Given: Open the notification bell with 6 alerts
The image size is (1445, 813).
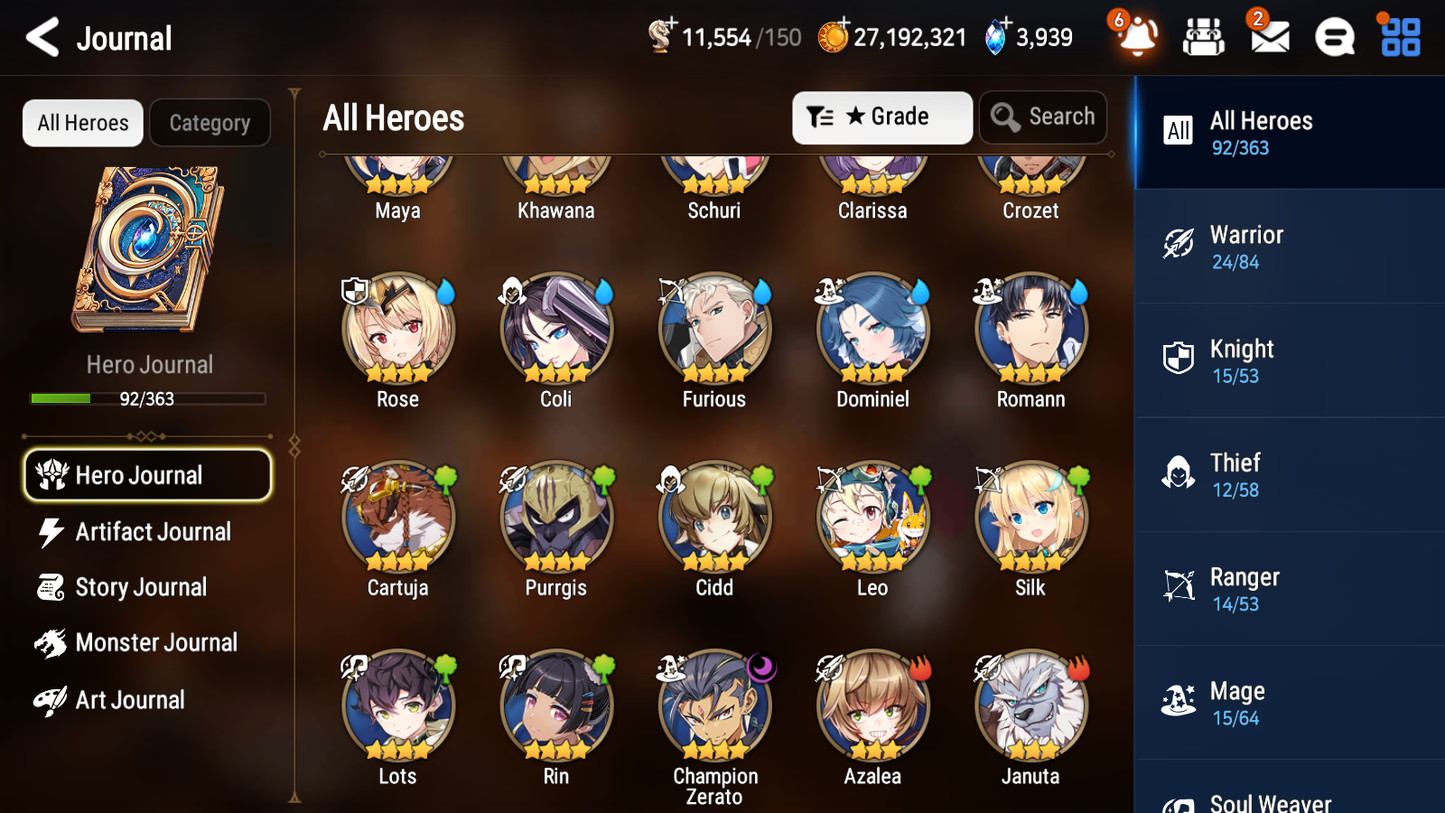Looking at the screenshot, I should 1136,36.
